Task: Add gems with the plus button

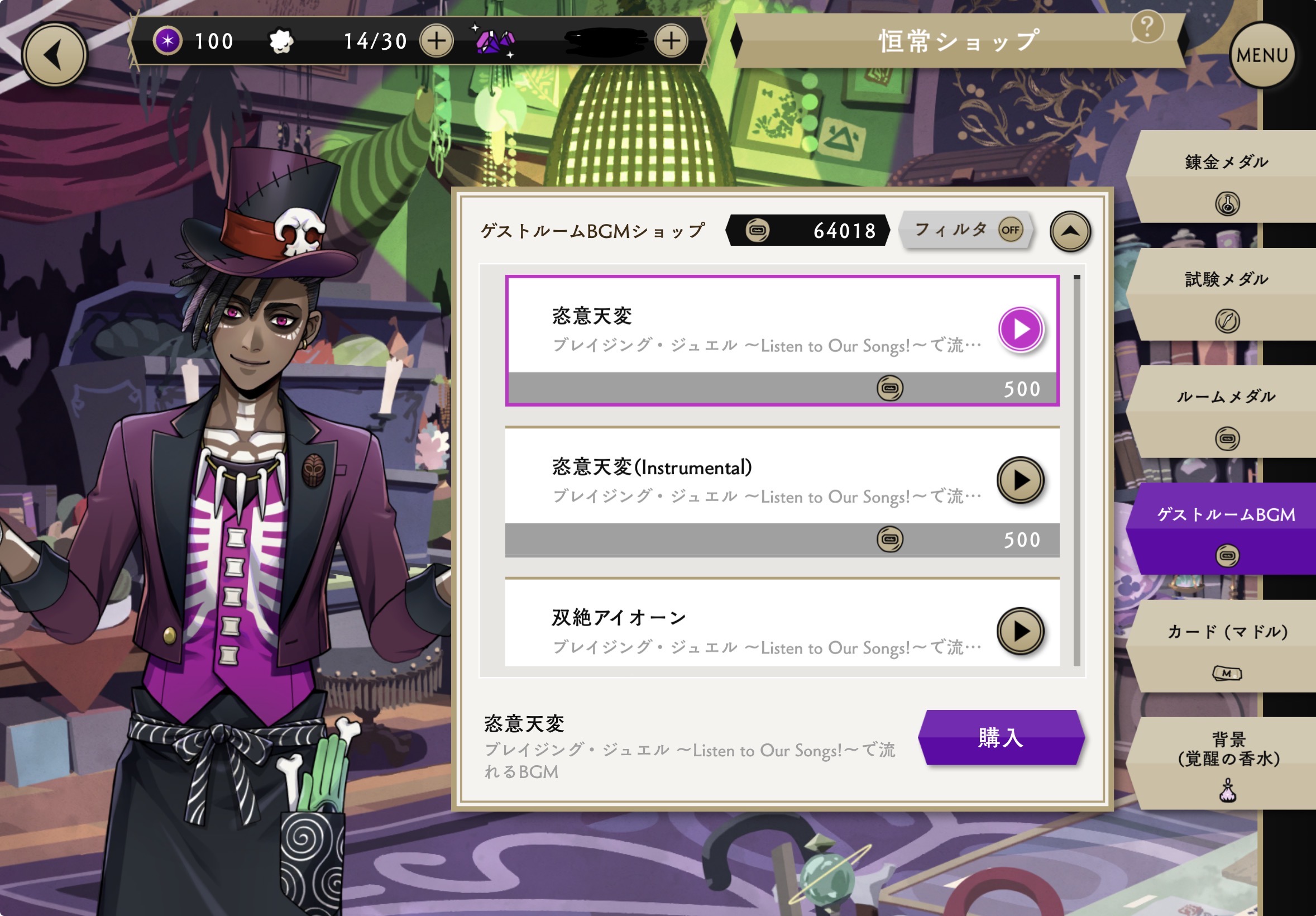Action: pos(671,41)
